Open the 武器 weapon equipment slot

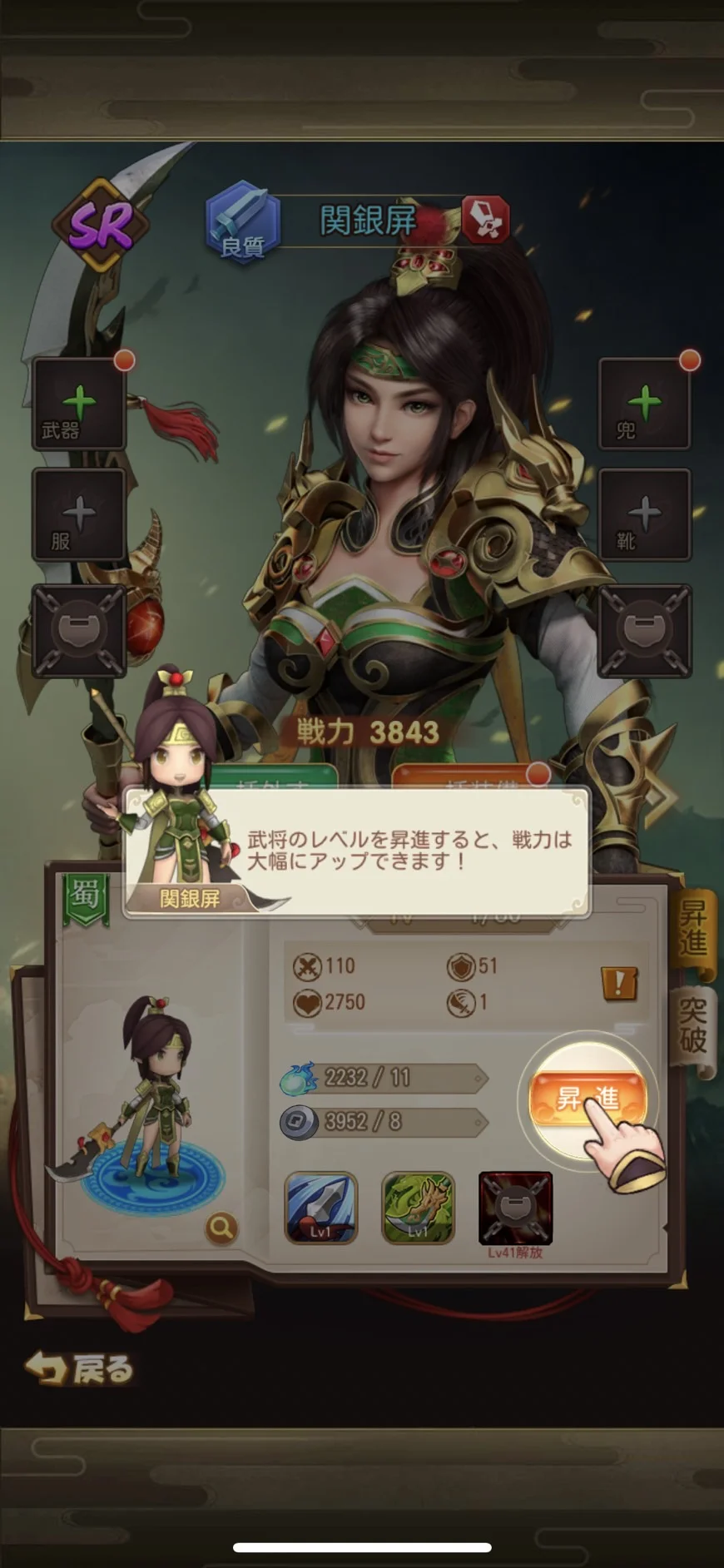click(x=79, y=405)
